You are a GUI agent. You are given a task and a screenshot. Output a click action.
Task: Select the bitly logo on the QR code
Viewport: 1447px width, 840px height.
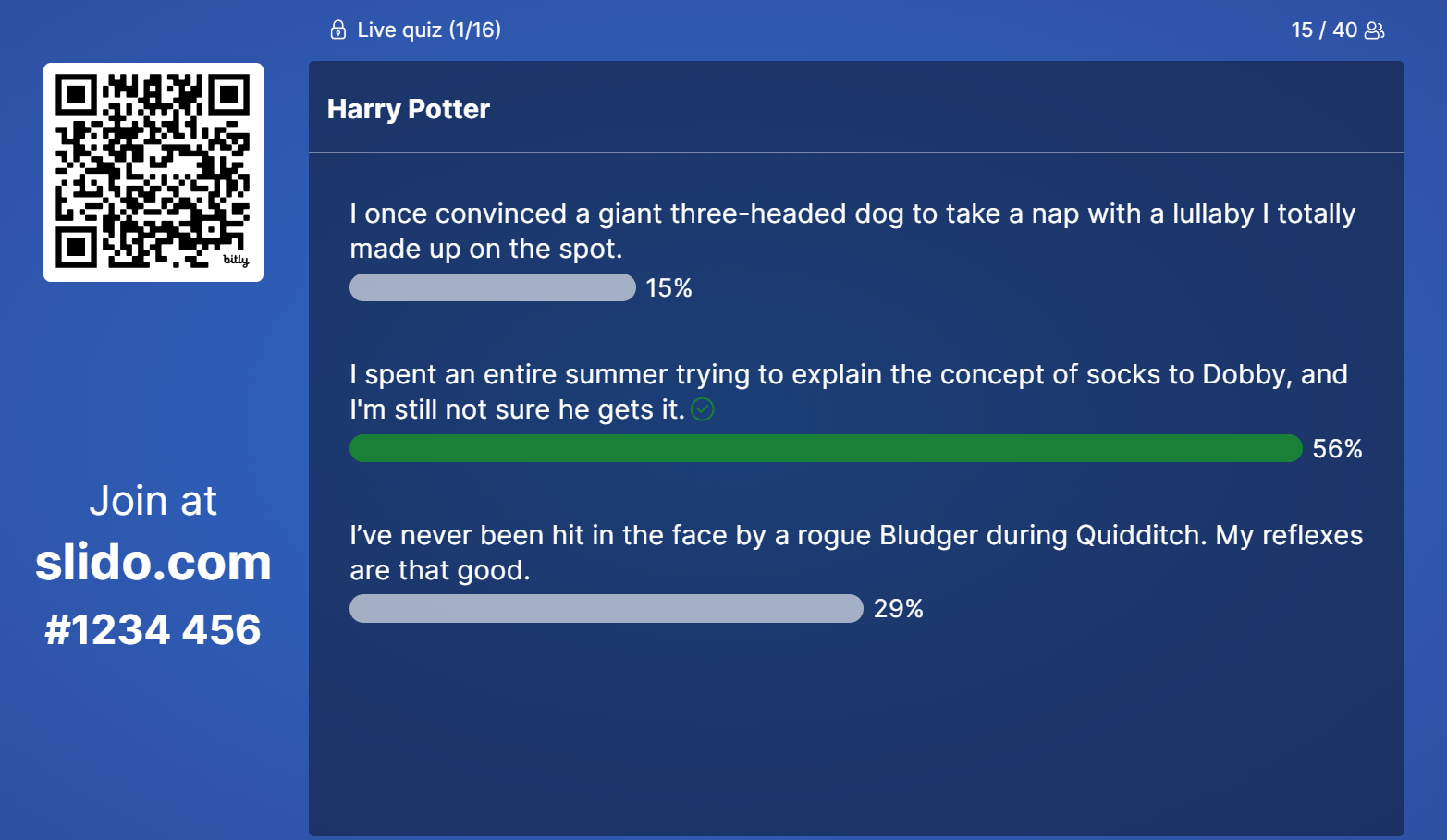[x=235, y=262]
